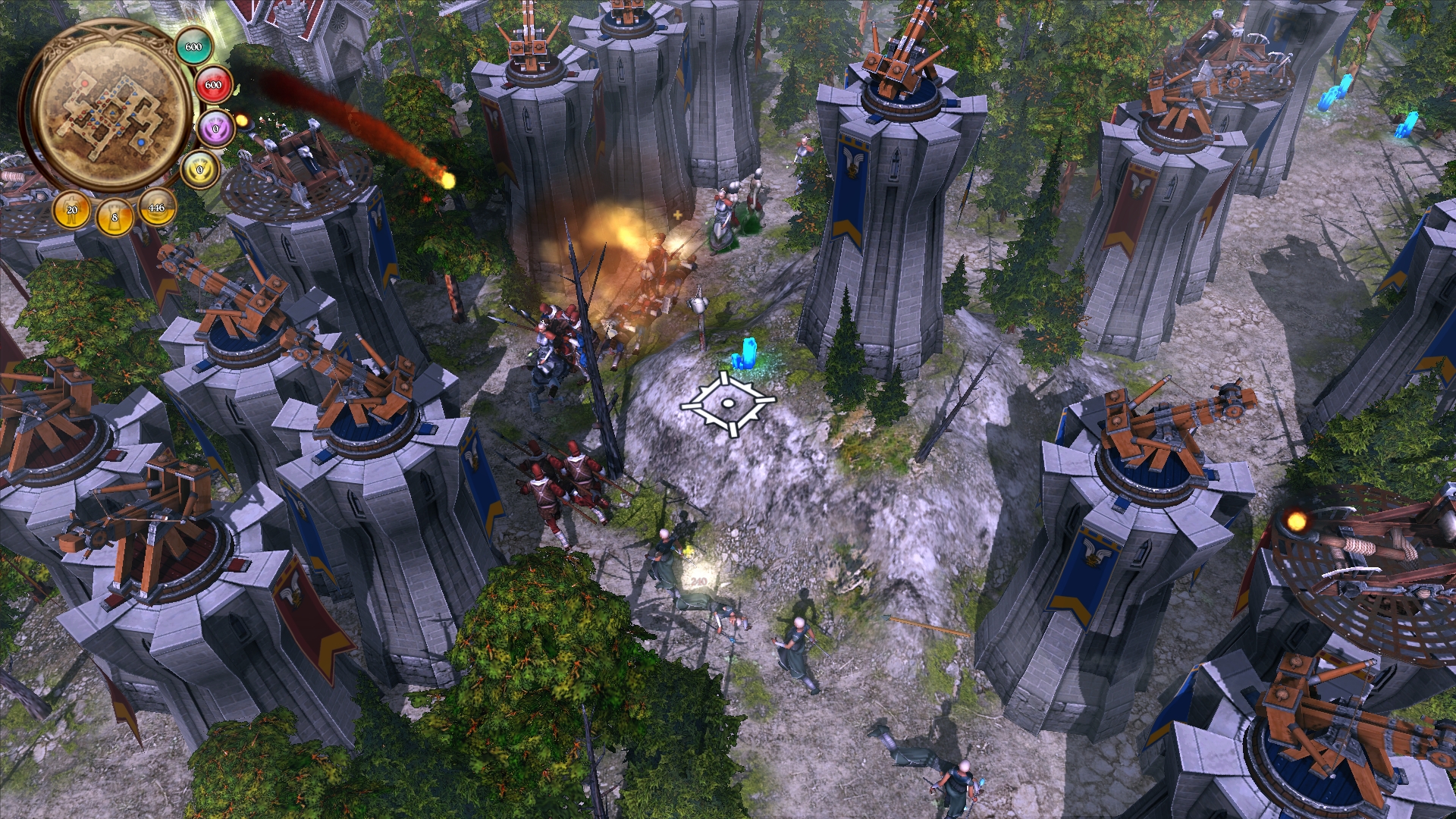Select the large blue dot on the minimap
Screen dimensions: 1456x819
point(141,142)
